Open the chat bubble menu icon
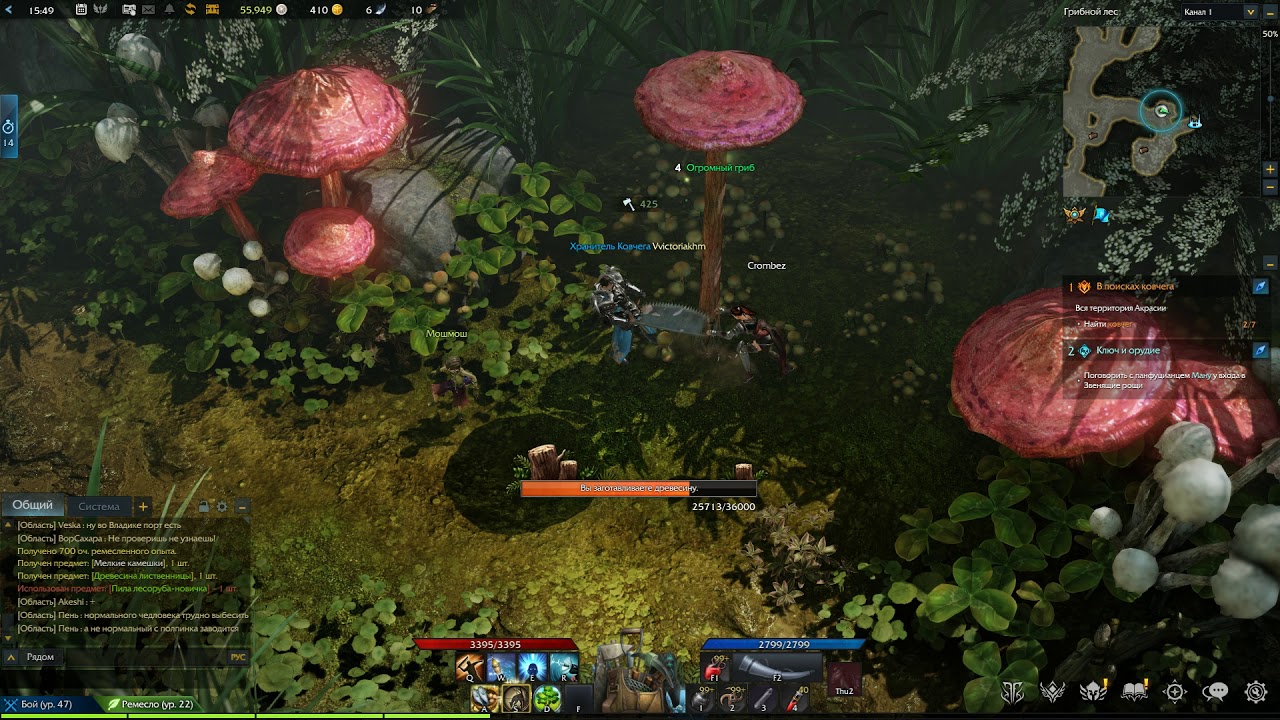 click(1215, 691)
